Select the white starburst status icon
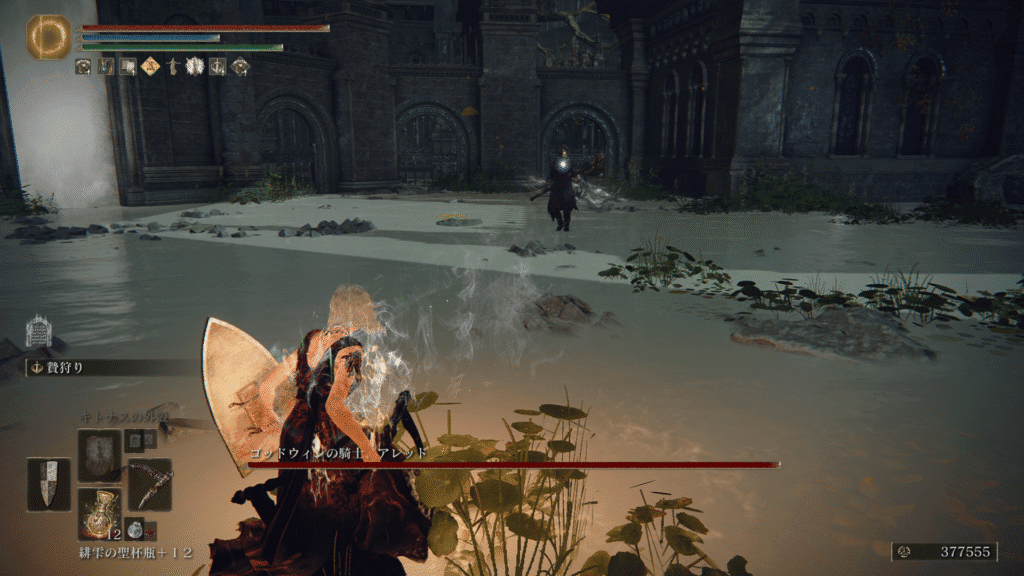 point(195,67)
